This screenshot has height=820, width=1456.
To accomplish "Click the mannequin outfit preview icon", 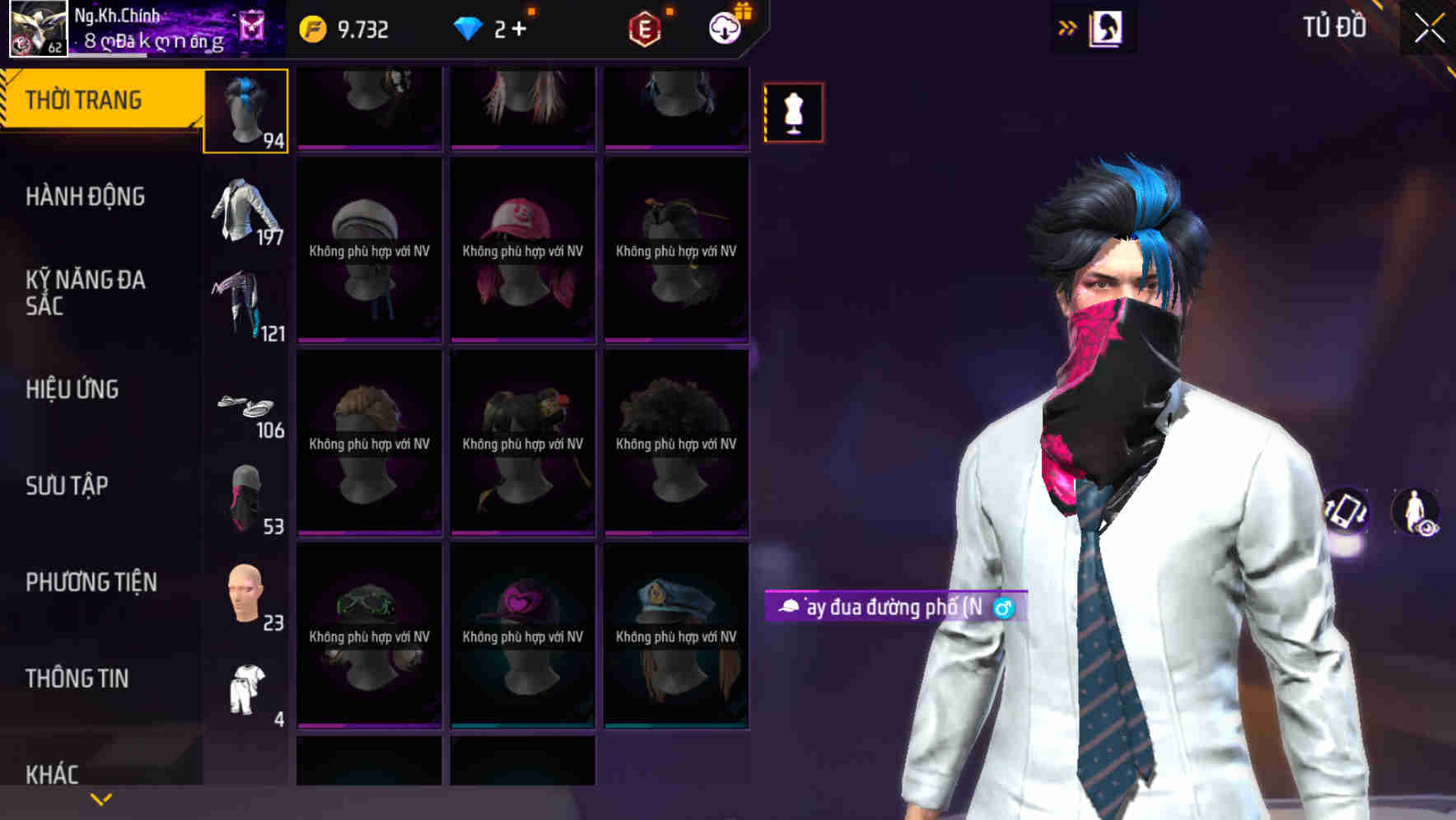I will point(793,112).
